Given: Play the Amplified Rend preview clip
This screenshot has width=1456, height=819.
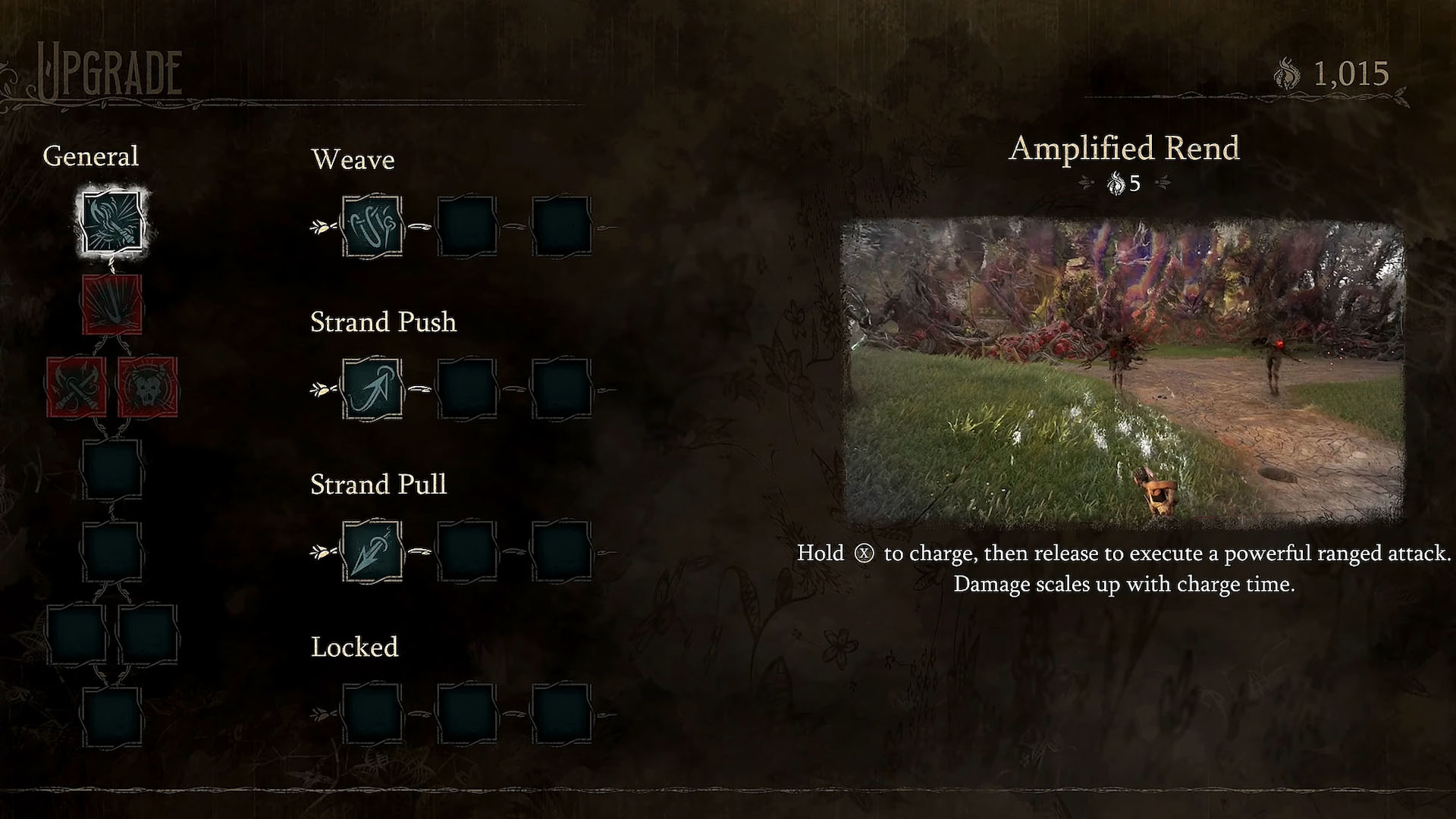Looking at the screenshot, I should click(1124, 372).
